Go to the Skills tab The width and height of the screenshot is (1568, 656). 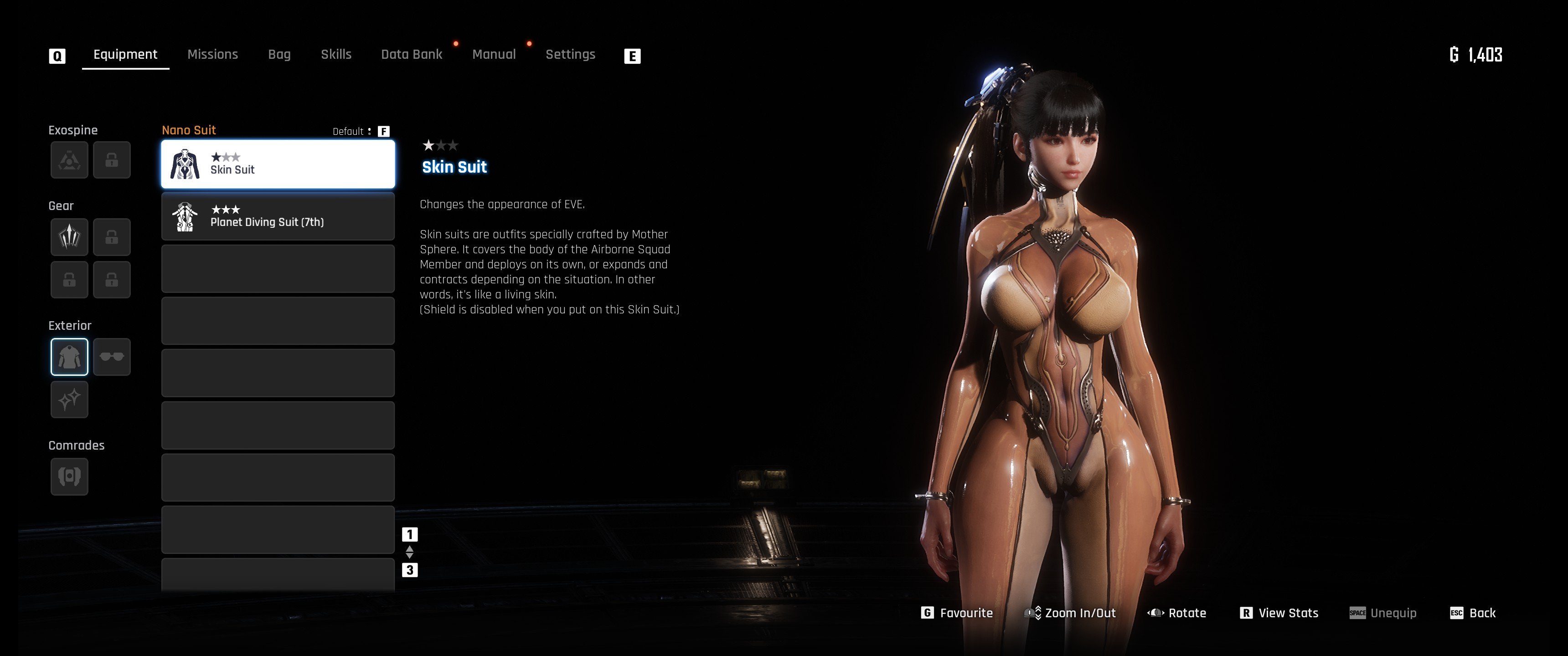click(336, 55)
